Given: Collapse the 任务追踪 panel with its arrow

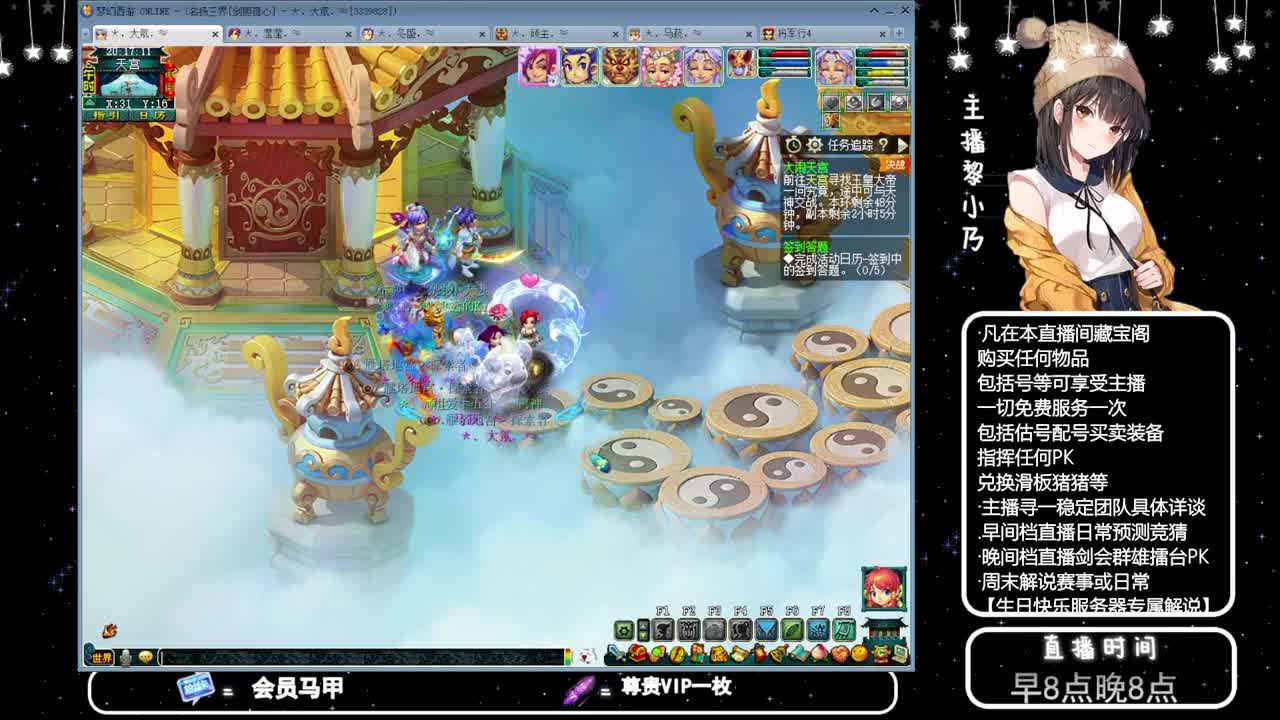Looking at the screenshot, I should point(902,145).
